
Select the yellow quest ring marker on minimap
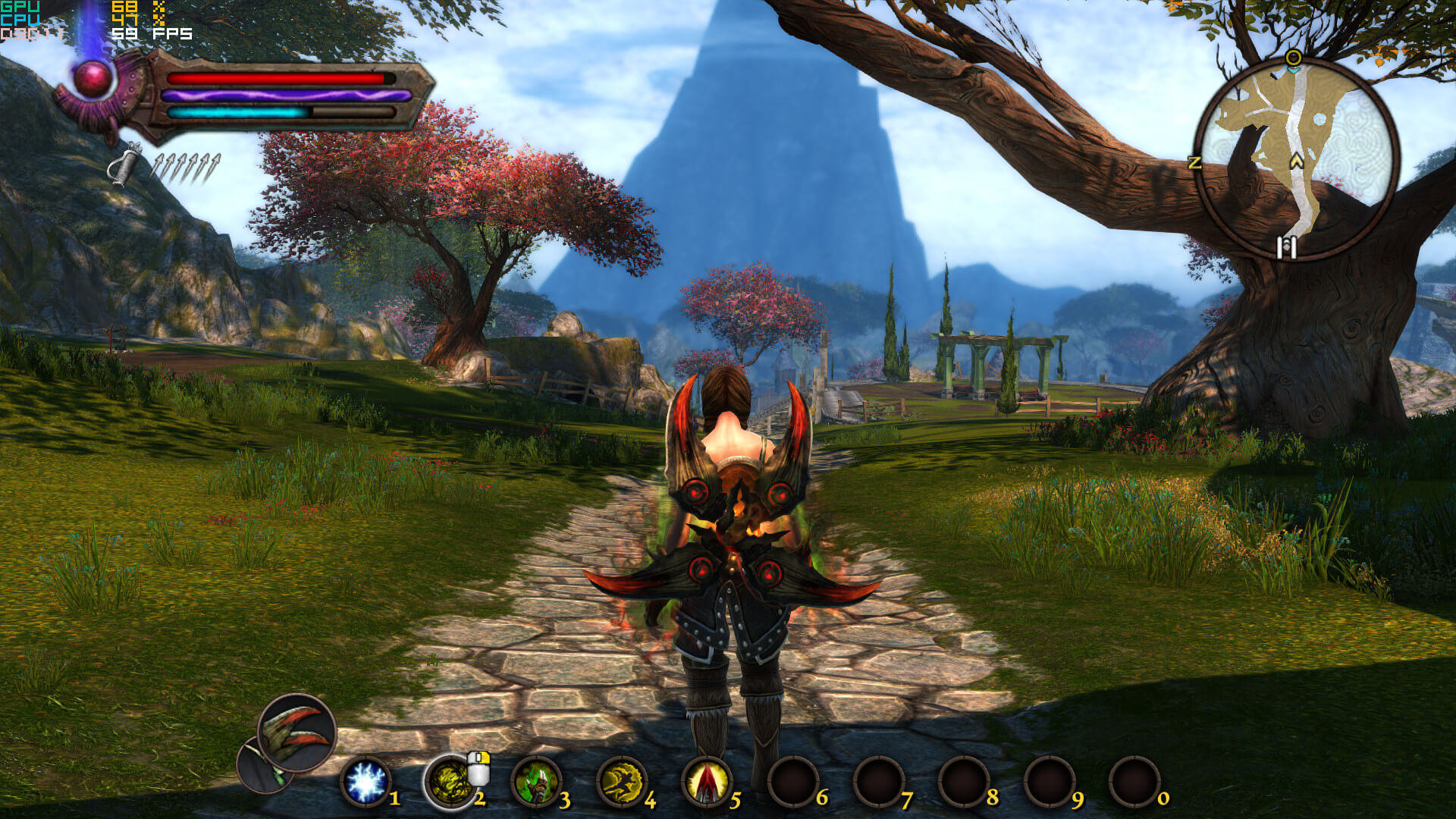point(1294,58)
